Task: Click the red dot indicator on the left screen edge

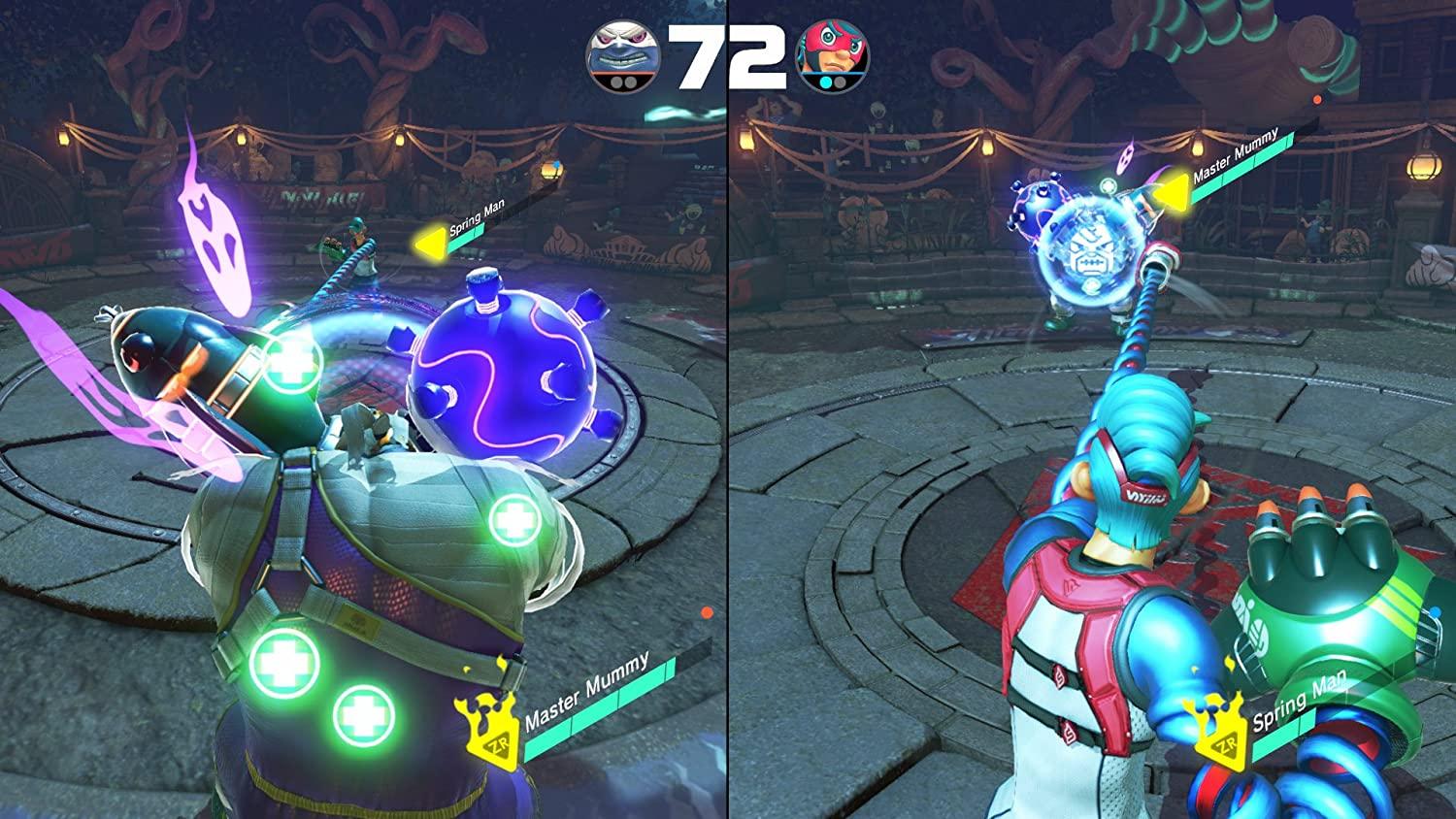Action: pos(706,611)
